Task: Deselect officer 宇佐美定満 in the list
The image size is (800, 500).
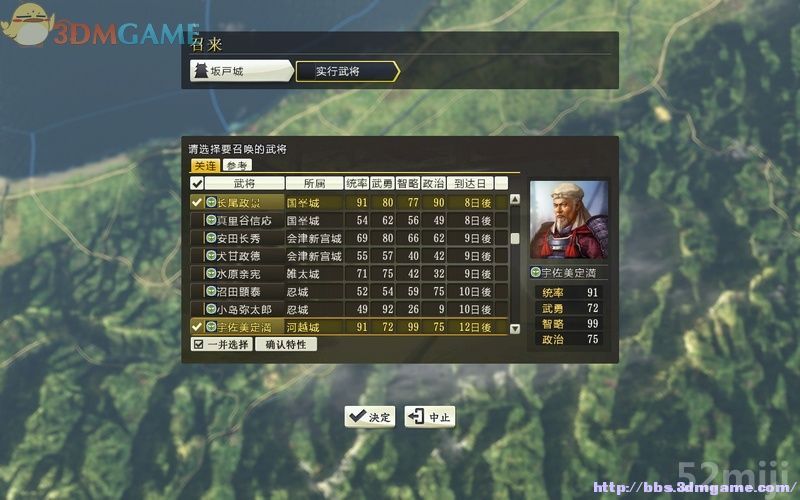Action: [x=197, y=328]
